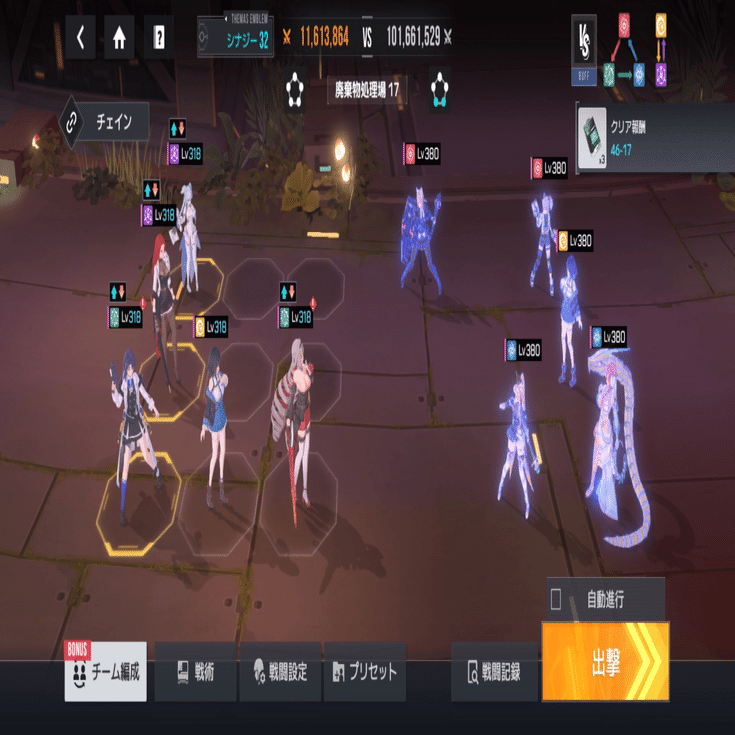
Task: Go back with the arrow button
Action: pos(80,38)
